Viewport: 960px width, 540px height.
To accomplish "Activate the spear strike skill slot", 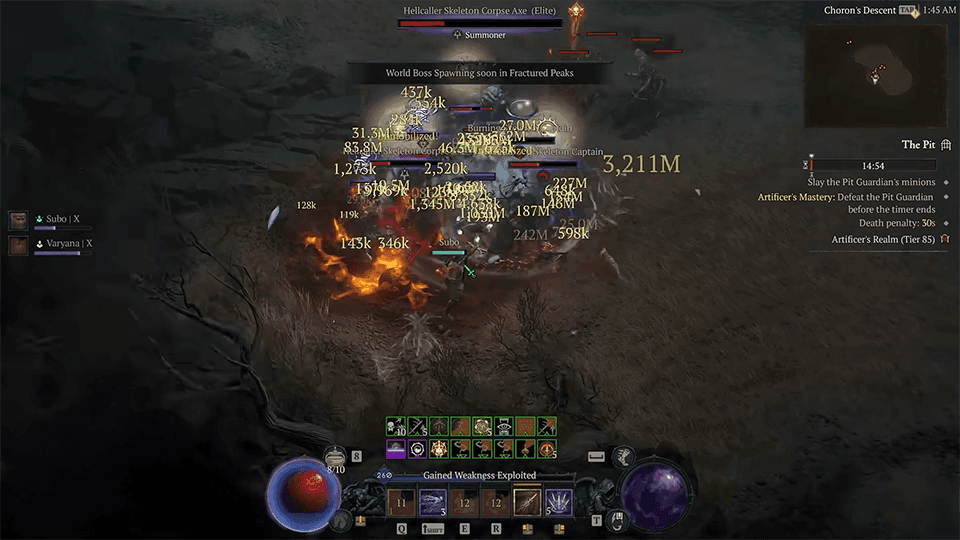I will point(527,502).
